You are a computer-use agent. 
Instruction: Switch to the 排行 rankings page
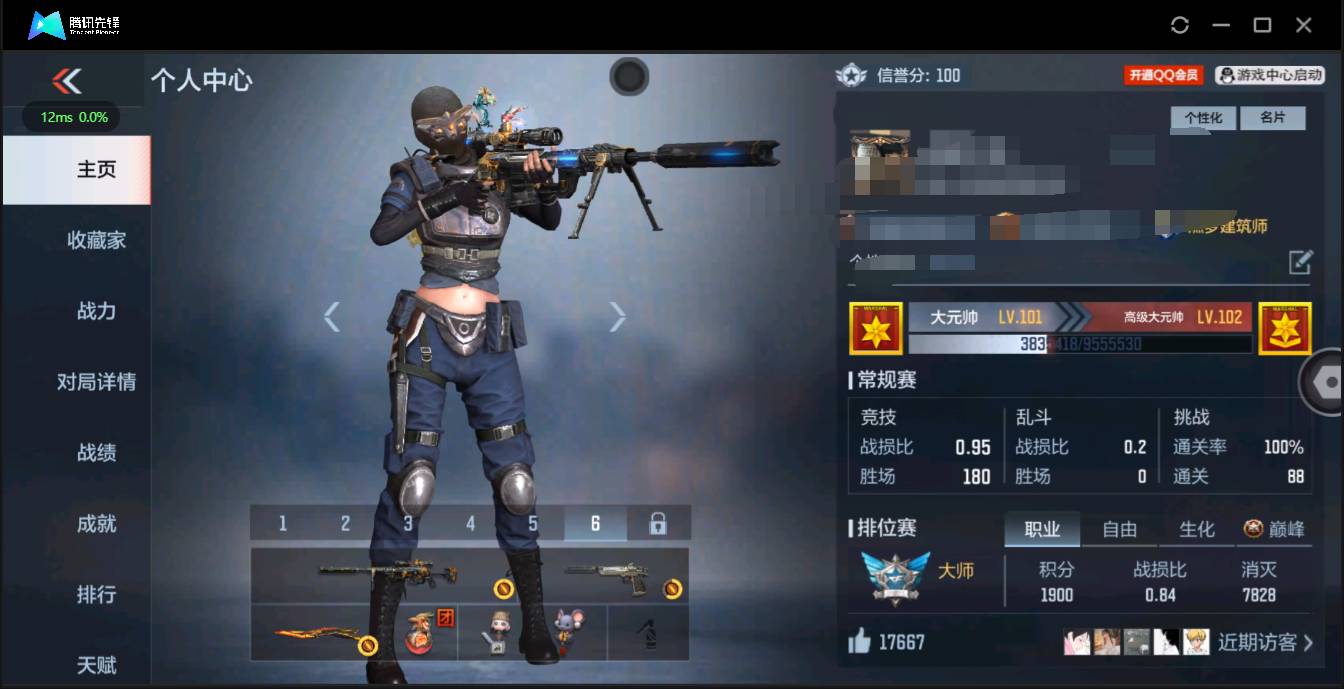tap(96, 594)
